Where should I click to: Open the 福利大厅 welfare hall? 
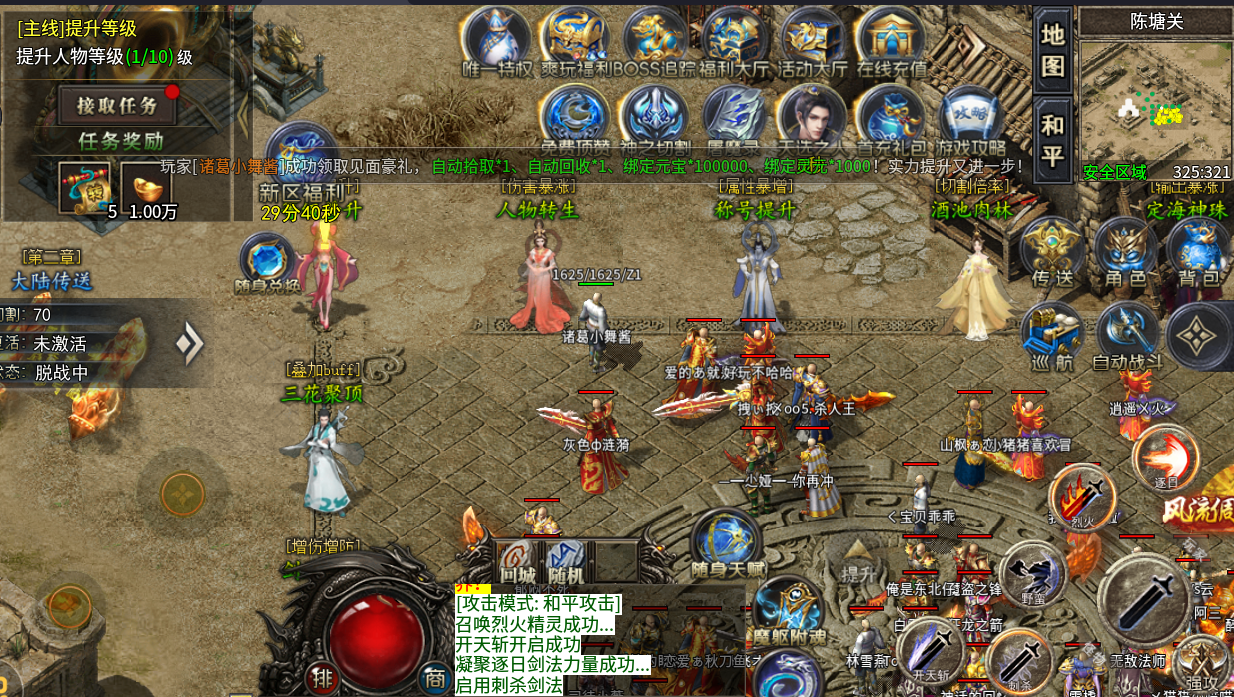(x=735, y=40)
